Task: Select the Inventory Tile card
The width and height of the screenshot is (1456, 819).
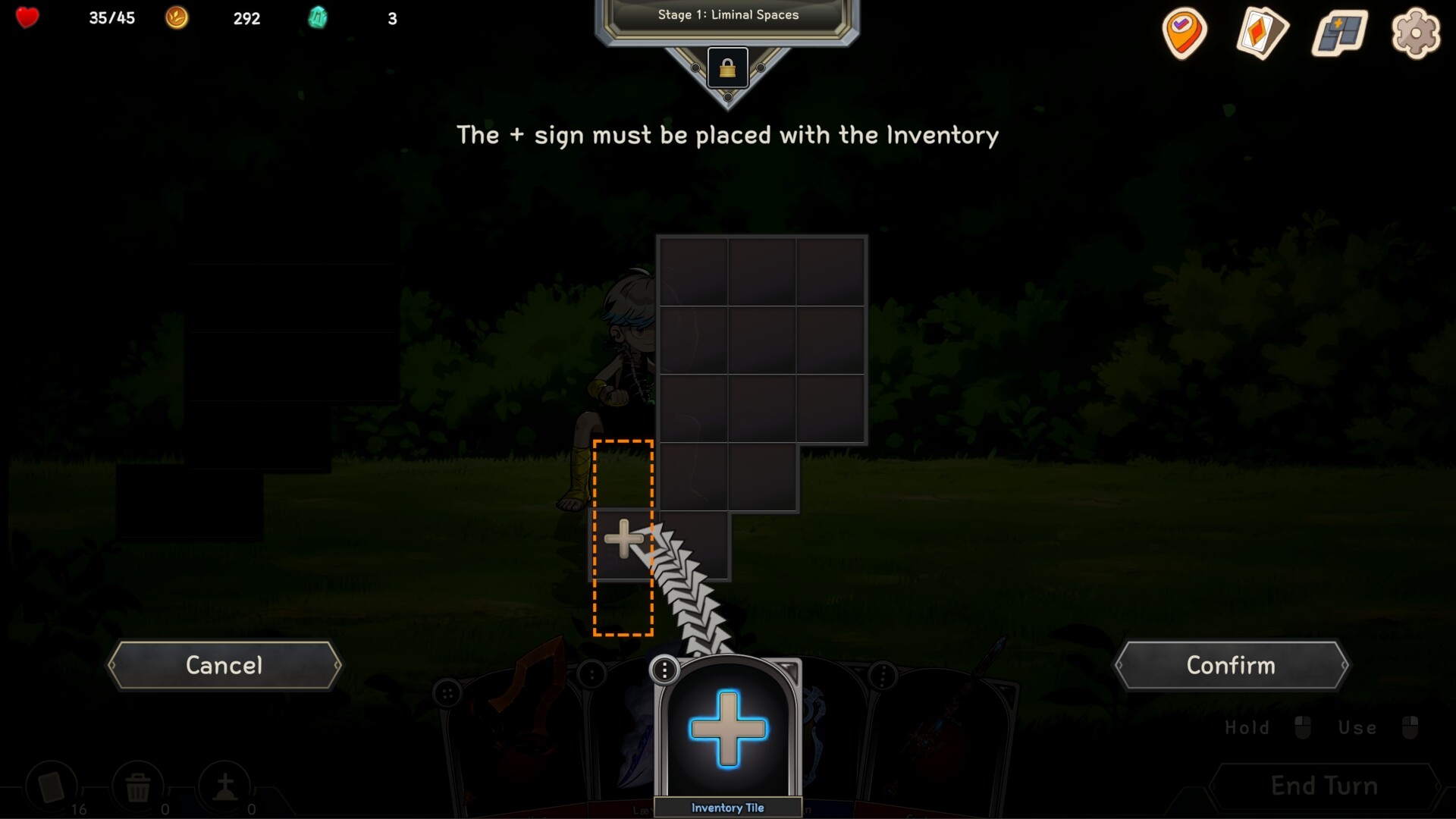Action: [x=727, y=732]
